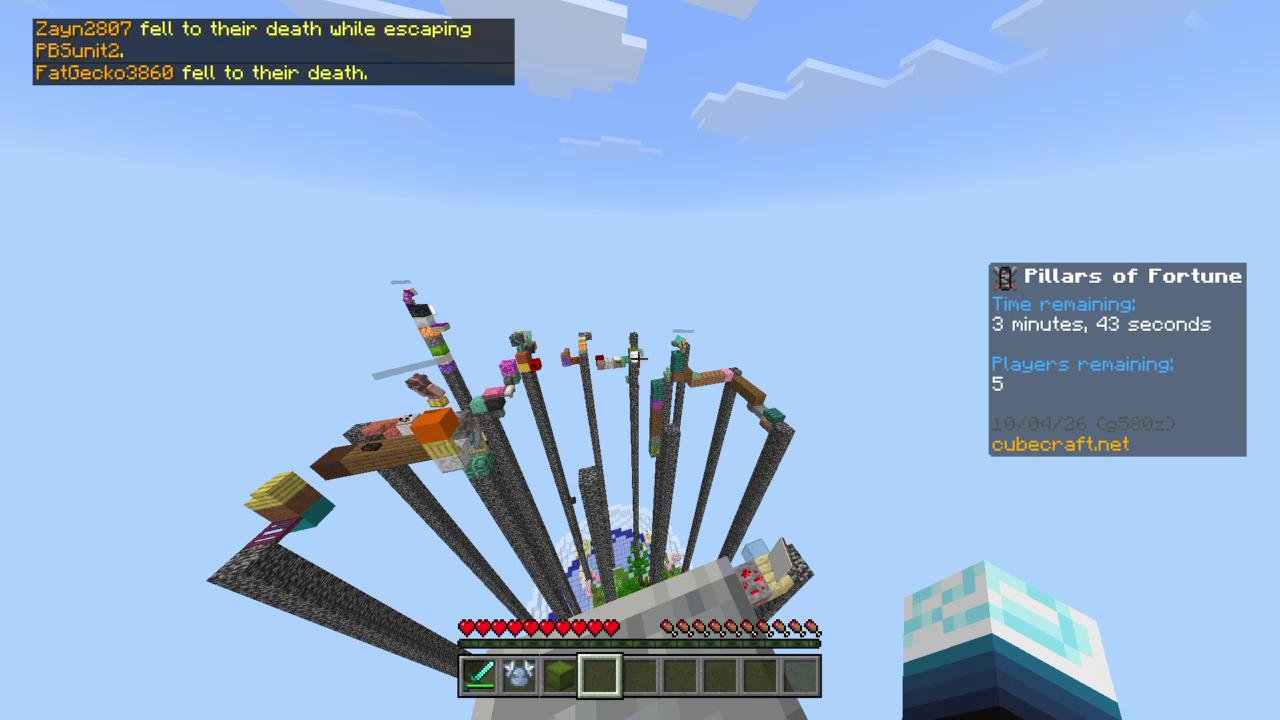Open the cubecraft.net link
Screen dimensions: 1280x720
(x=1060, y=445)
